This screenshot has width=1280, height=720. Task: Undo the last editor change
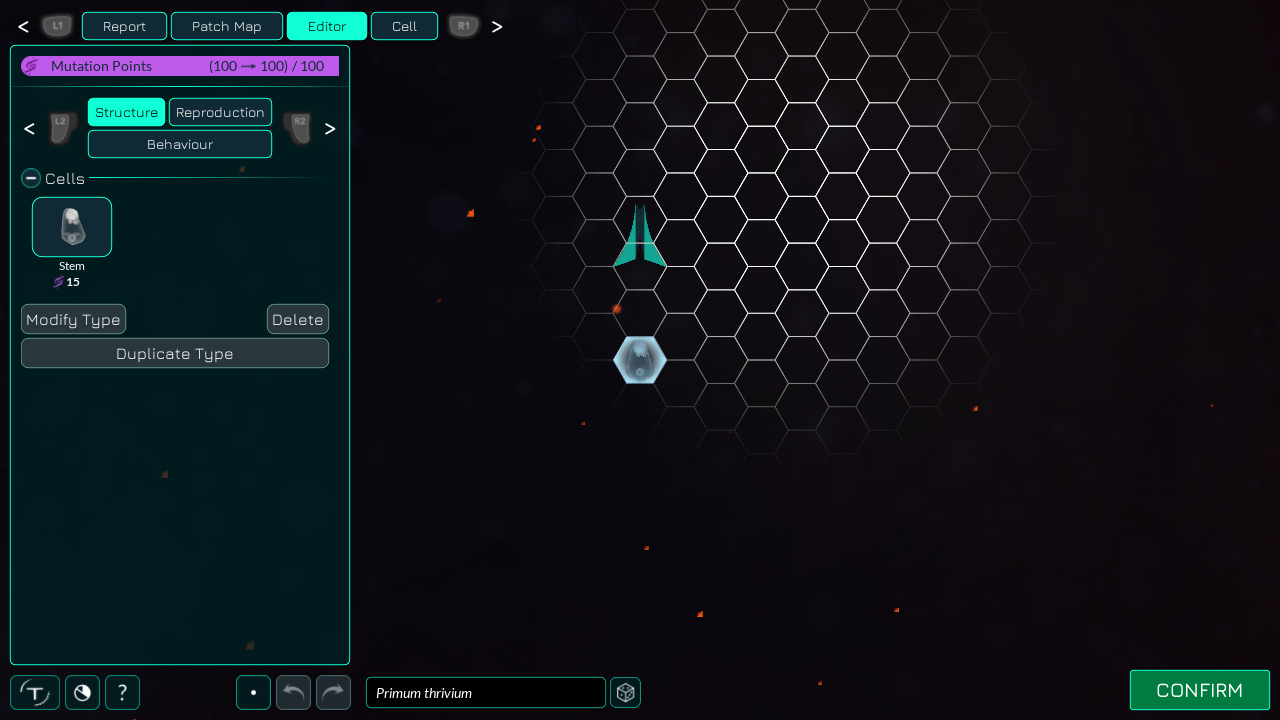coord(293,692)
